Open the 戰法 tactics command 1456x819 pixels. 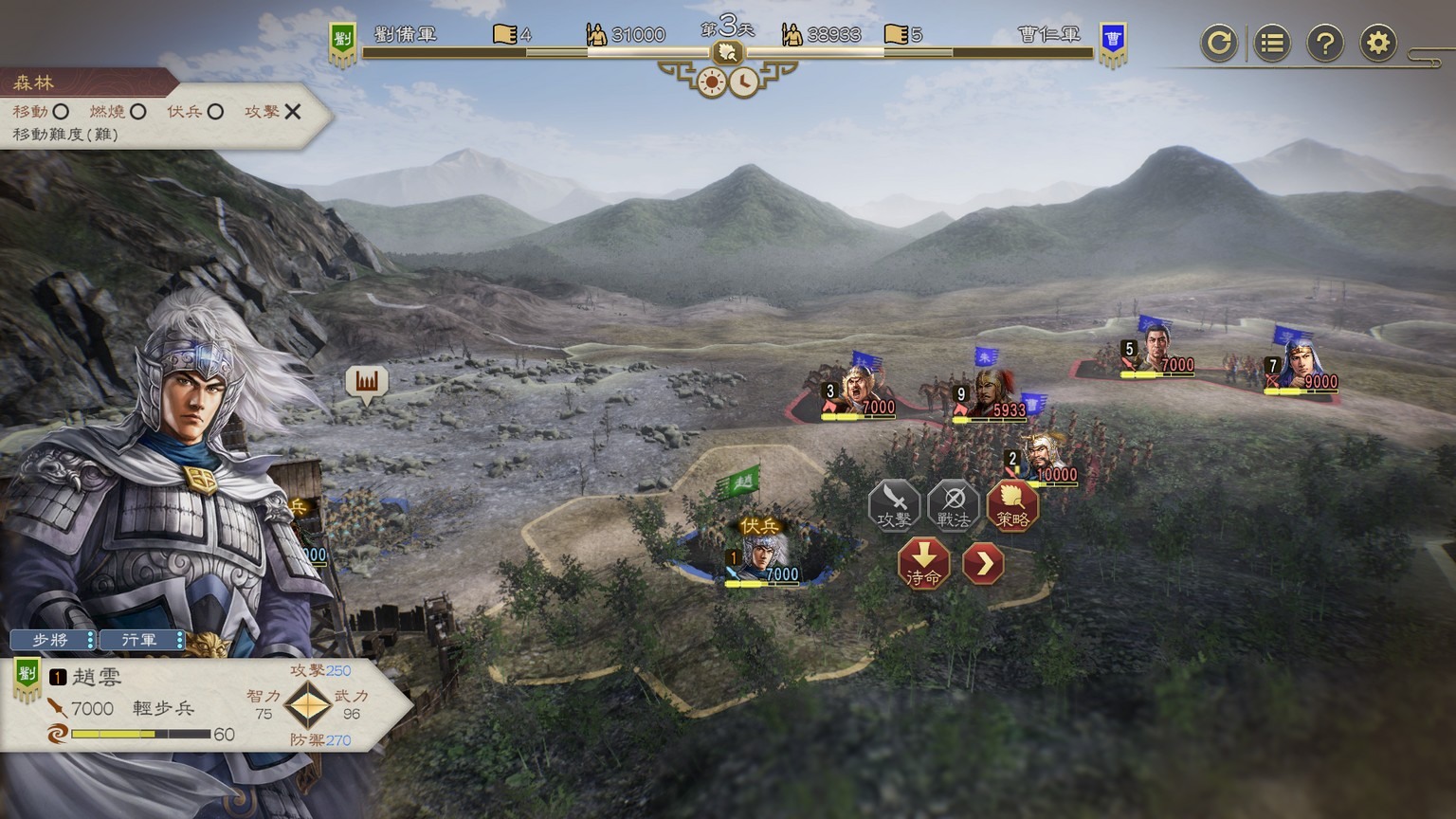(954, 504)
